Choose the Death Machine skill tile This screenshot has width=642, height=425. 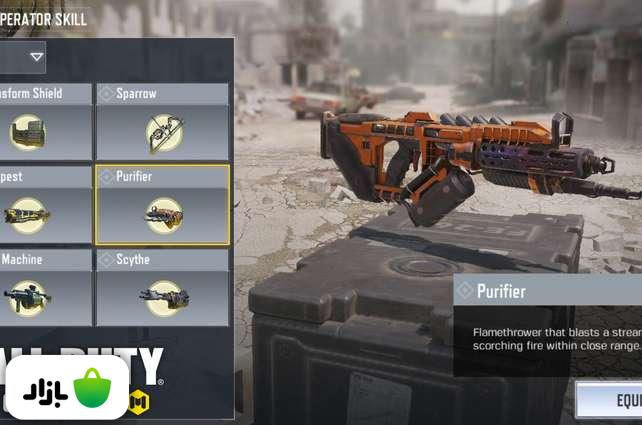click(45, 288)
